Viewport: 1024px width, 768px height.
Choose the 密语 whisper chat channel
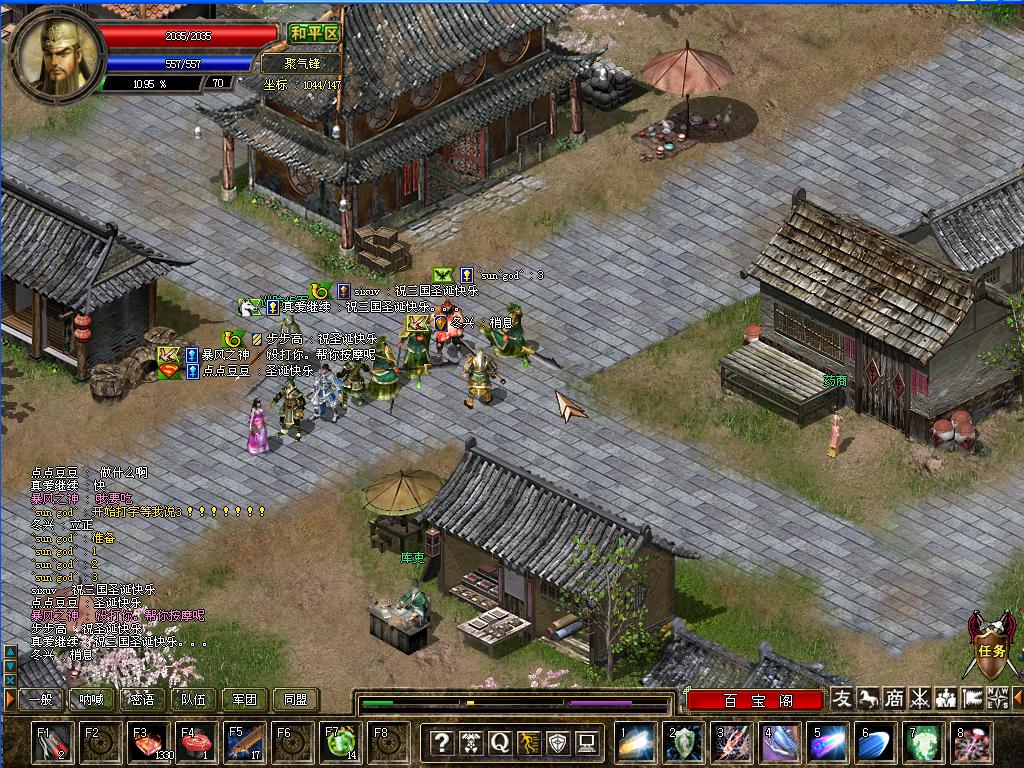pyautogui.click(x=143, y=700)
